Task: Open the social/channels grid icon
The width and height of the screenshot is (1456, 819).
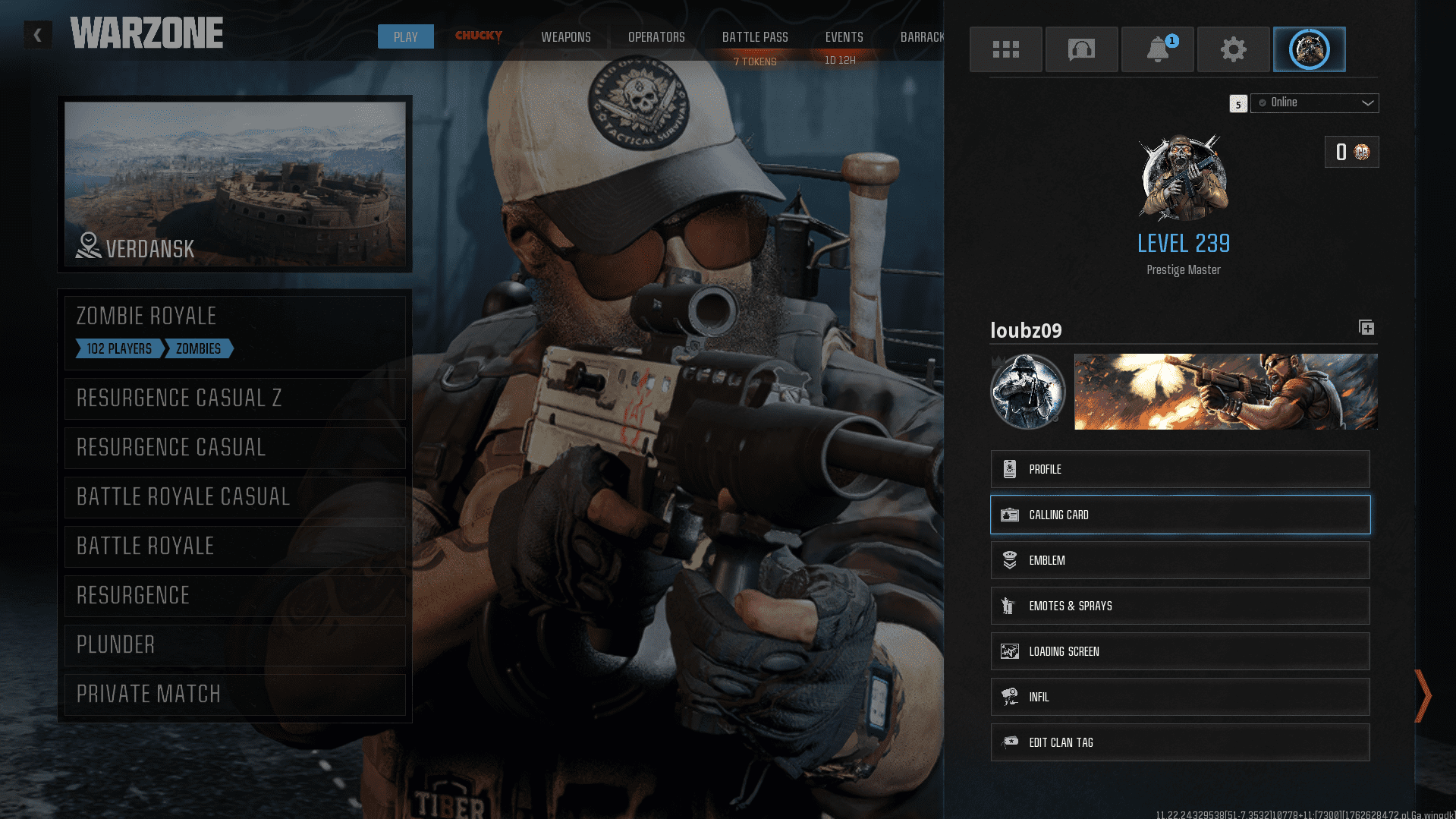Action: click(x=1005, y=49)
